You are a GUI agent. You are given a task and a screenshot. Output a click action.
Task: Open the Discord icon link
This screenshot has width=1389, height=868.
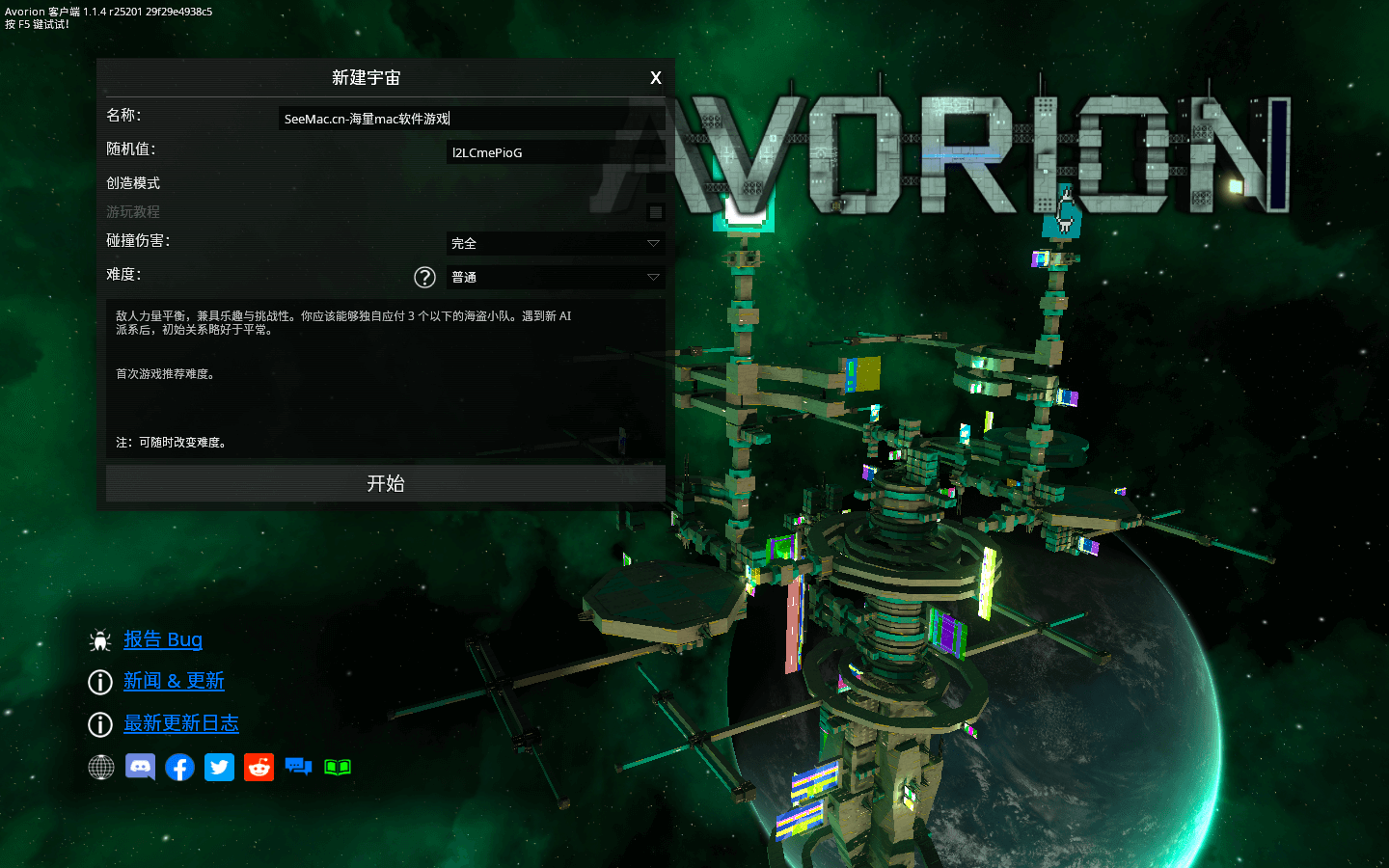click(140, 767)
